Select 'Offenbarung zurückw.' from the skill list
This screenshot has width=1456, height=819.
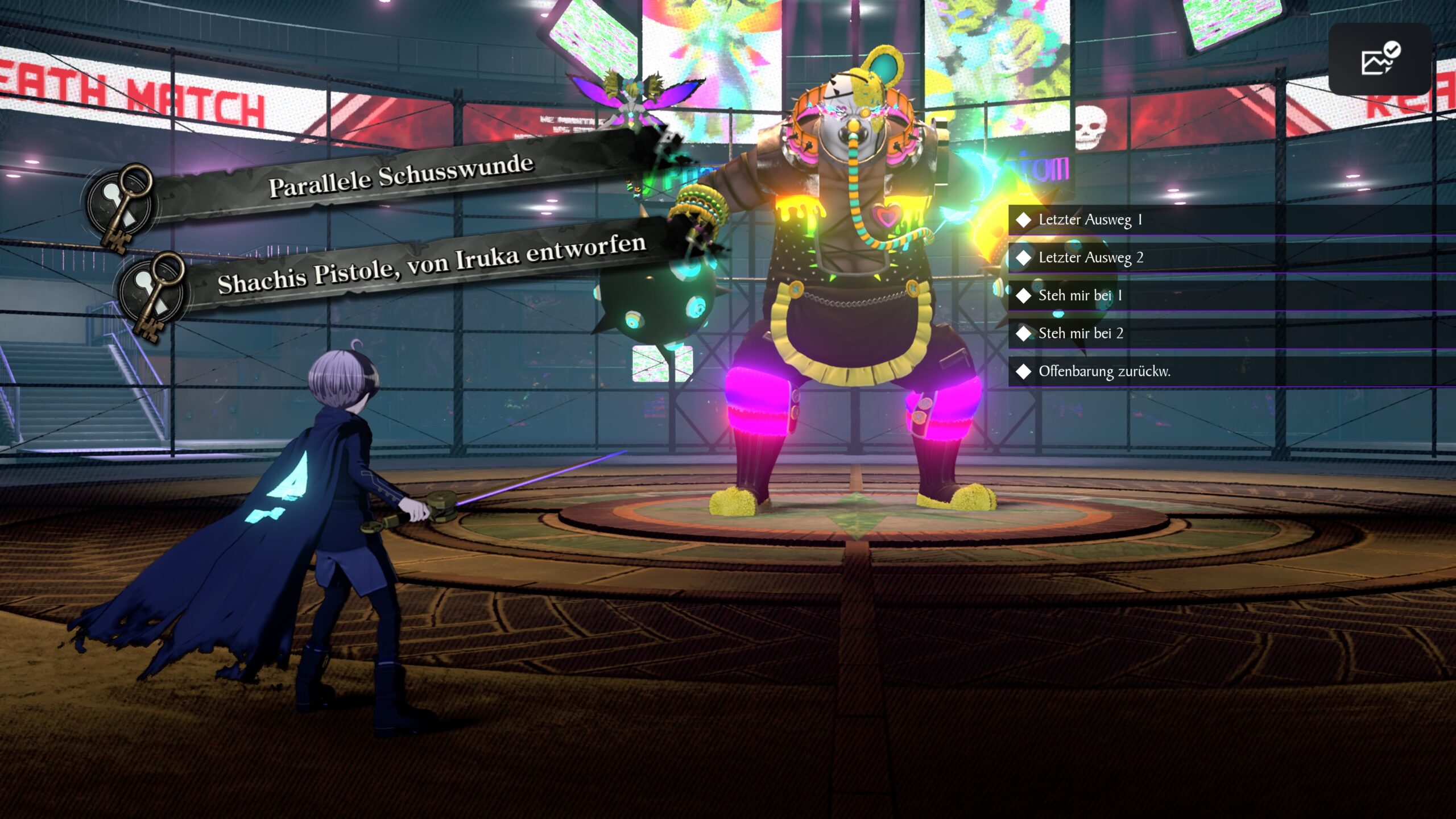coord(1103,372)
